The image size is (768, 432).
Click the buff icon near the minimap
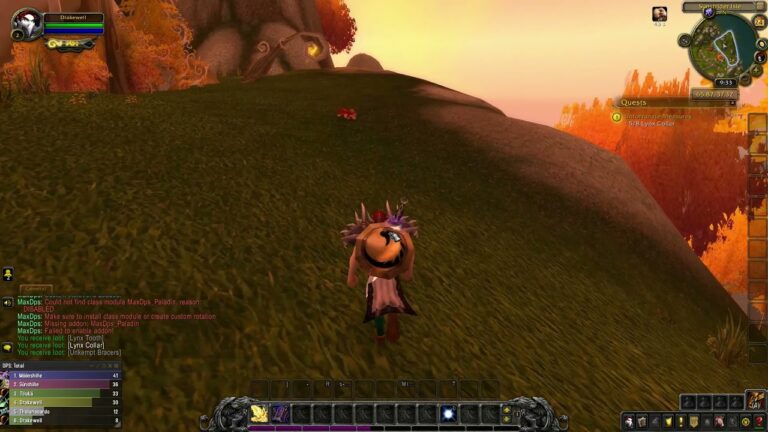(660, 13)
